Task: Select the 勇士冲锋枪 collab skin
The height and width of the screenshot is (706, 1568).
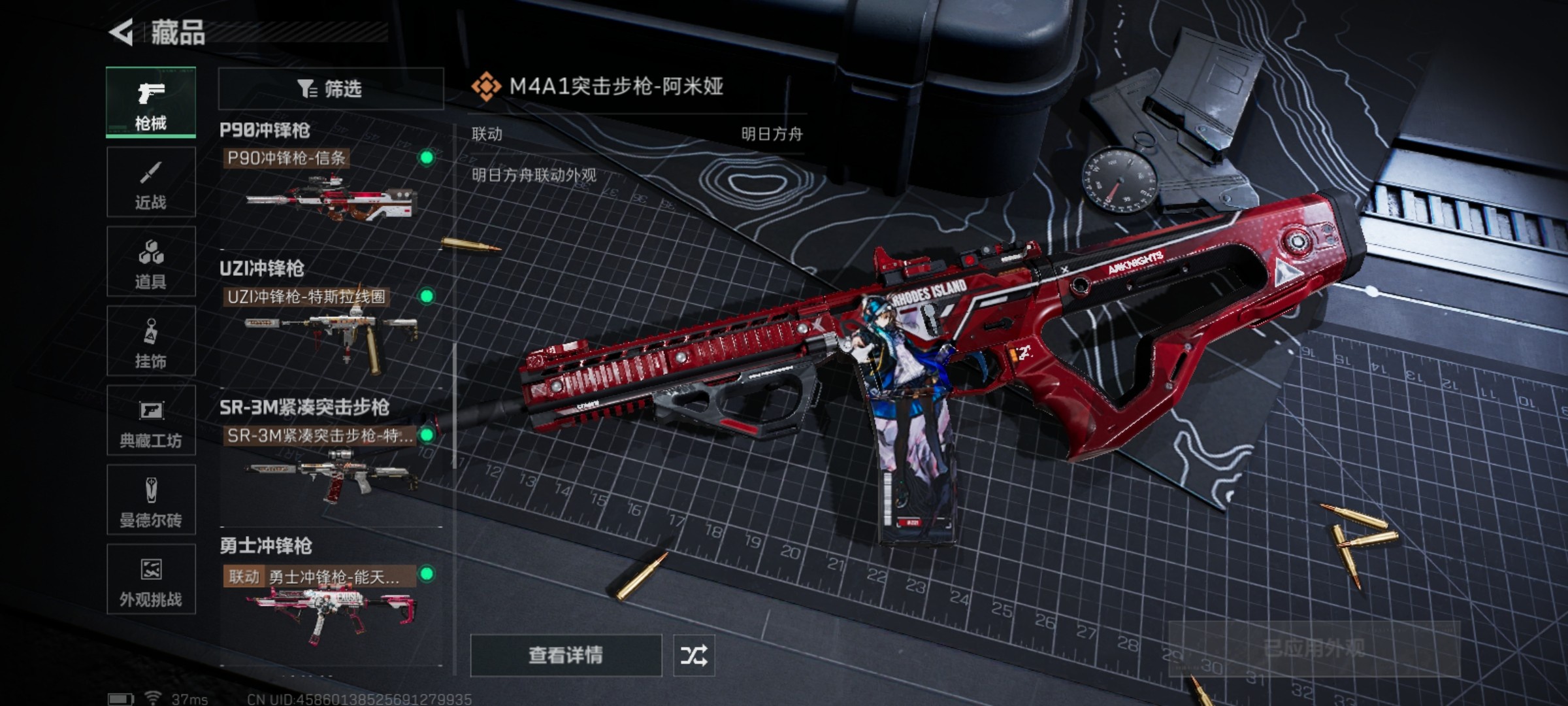Action: click(x=331, y=605)
